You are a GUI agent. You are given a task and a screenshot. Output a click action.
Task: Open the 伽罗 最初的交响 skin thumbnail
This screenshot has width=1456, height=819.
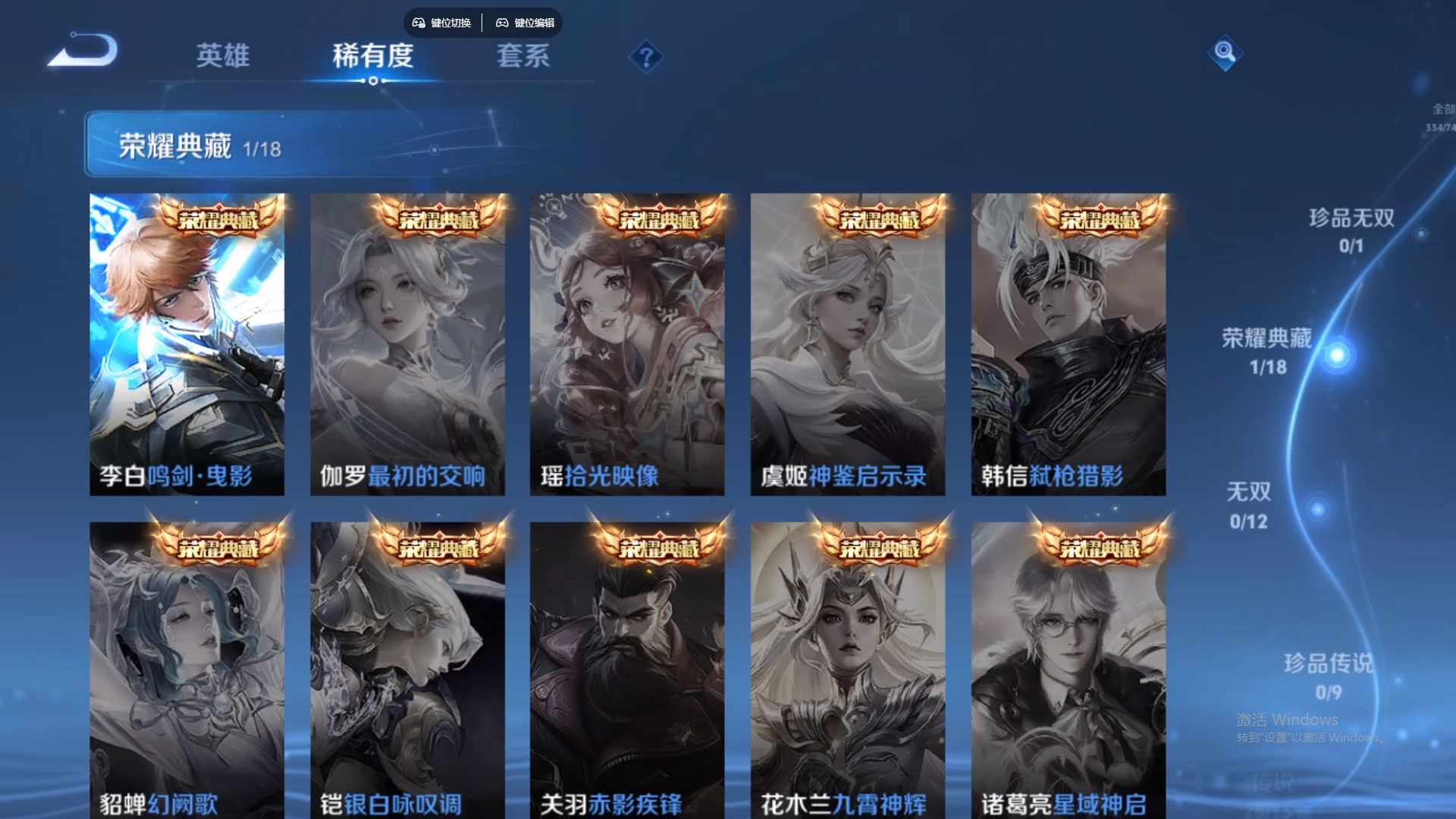(408, 345)
